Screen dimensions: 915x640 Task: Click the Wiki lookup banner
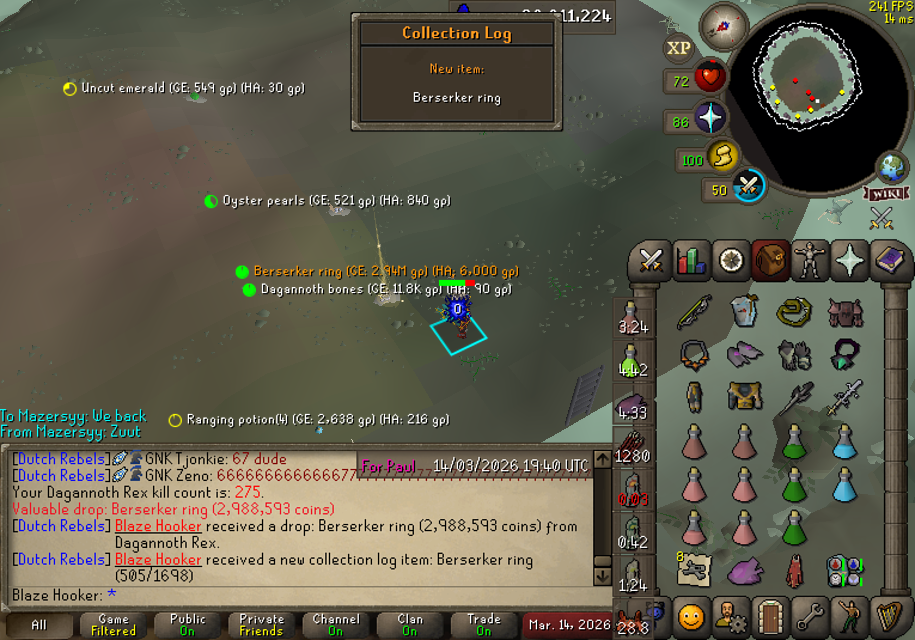[x=885, y=192]
